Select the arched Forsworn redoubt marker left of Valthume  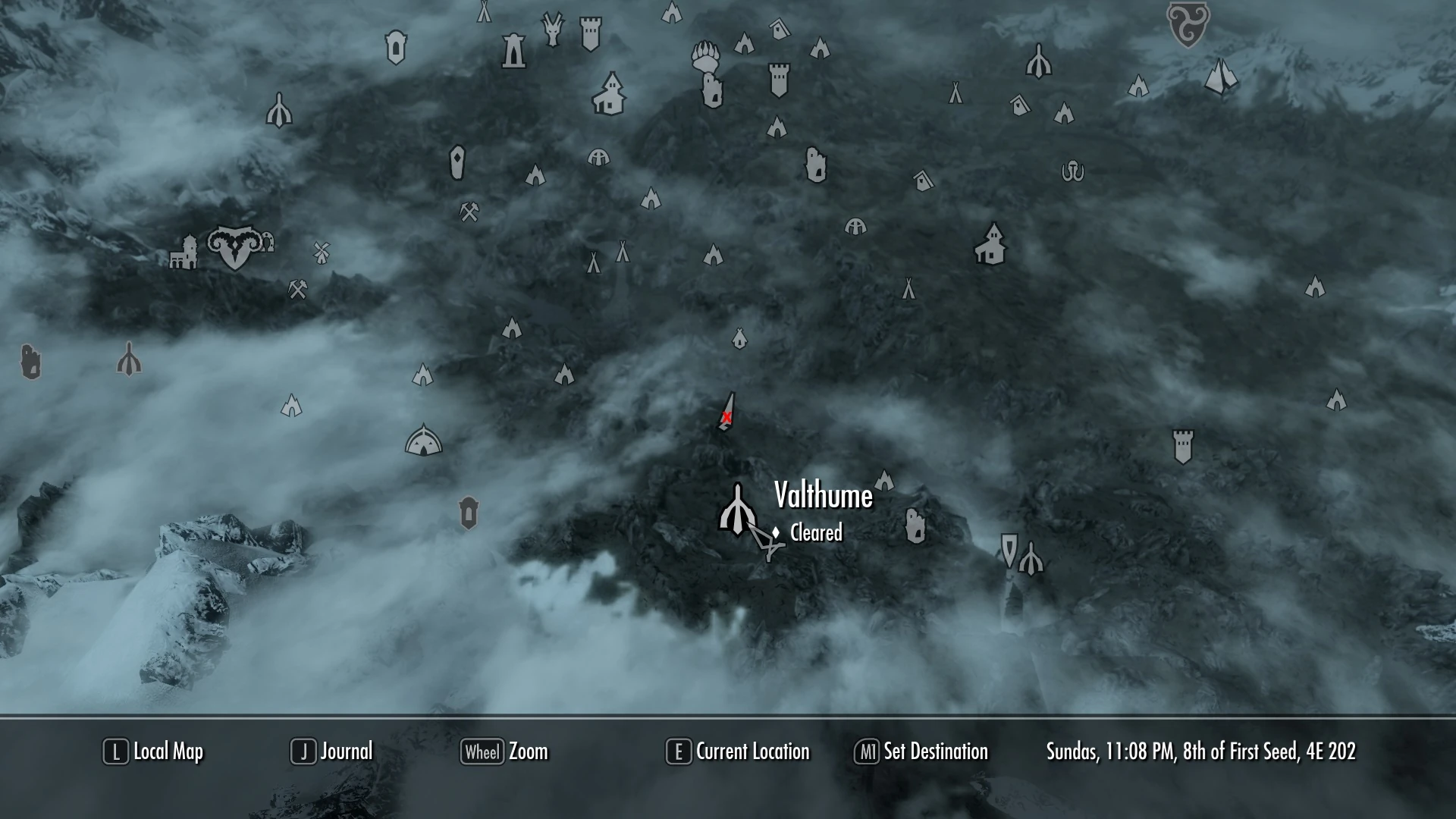(x=423, y=440)
